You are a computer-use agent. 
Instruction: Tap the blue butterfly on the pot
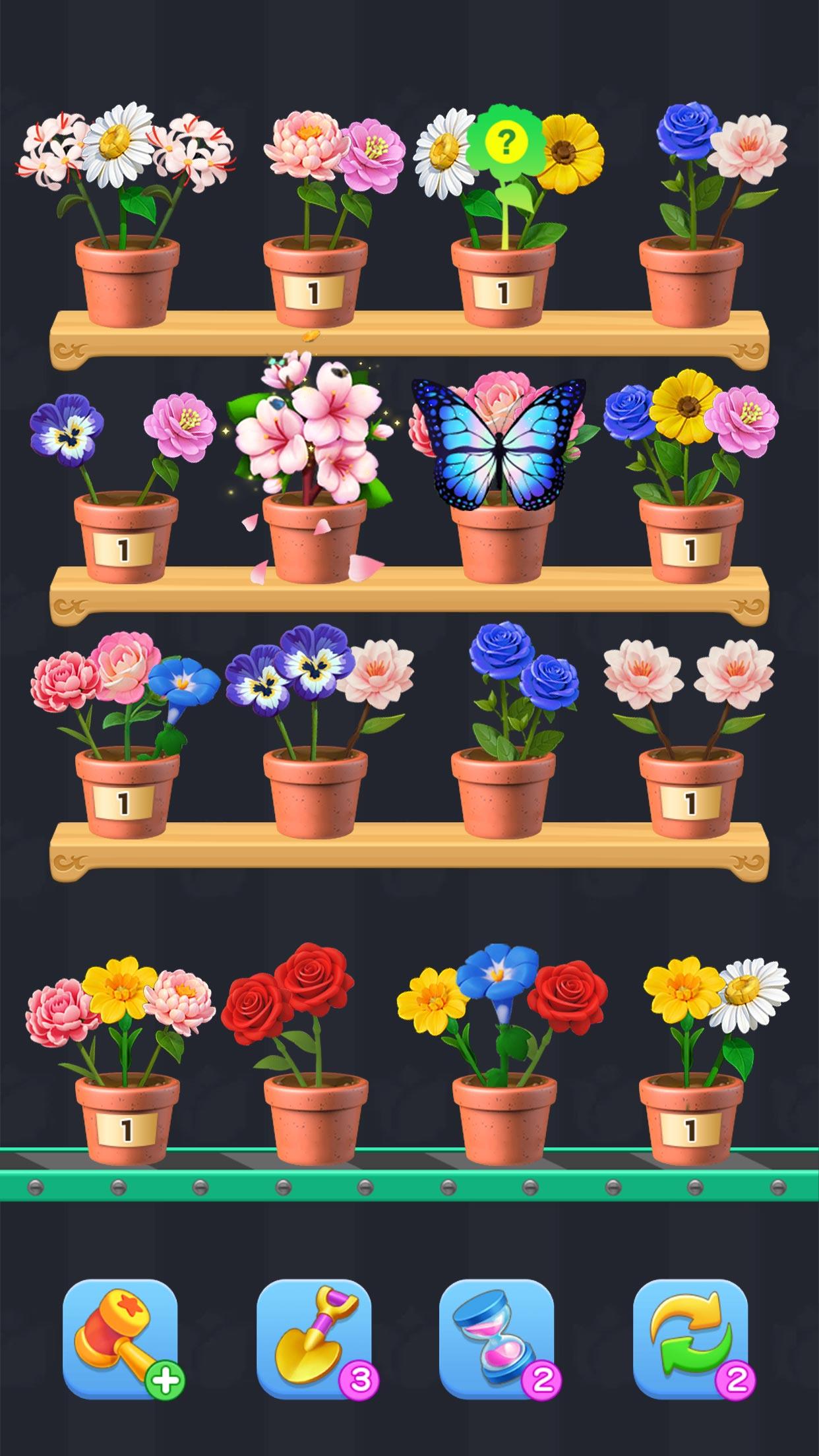499,442
